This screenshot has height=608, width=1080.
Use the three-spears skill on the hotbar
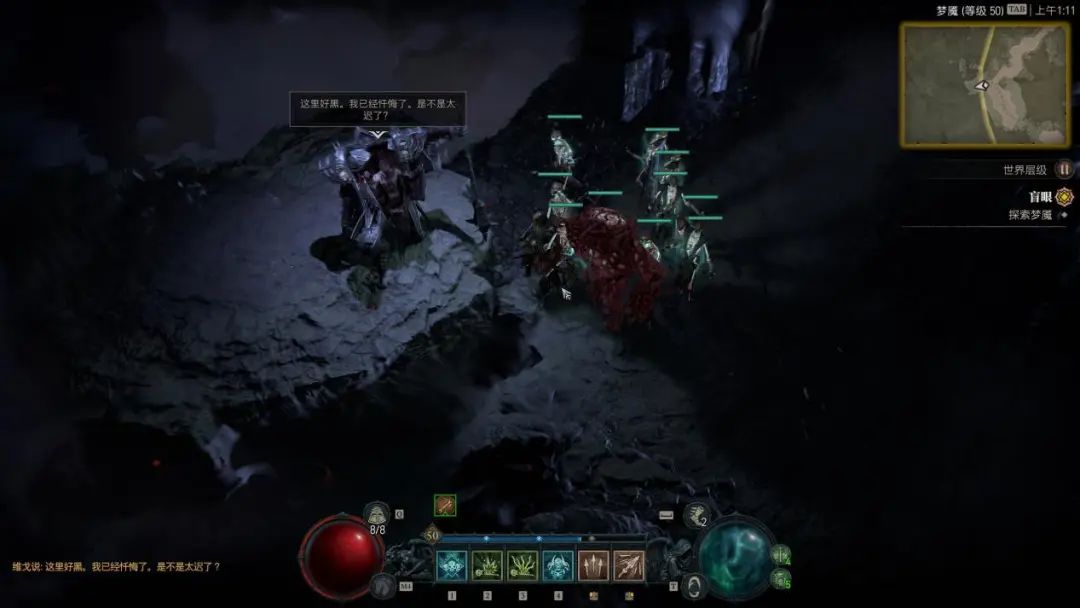[x=593, y=566]
